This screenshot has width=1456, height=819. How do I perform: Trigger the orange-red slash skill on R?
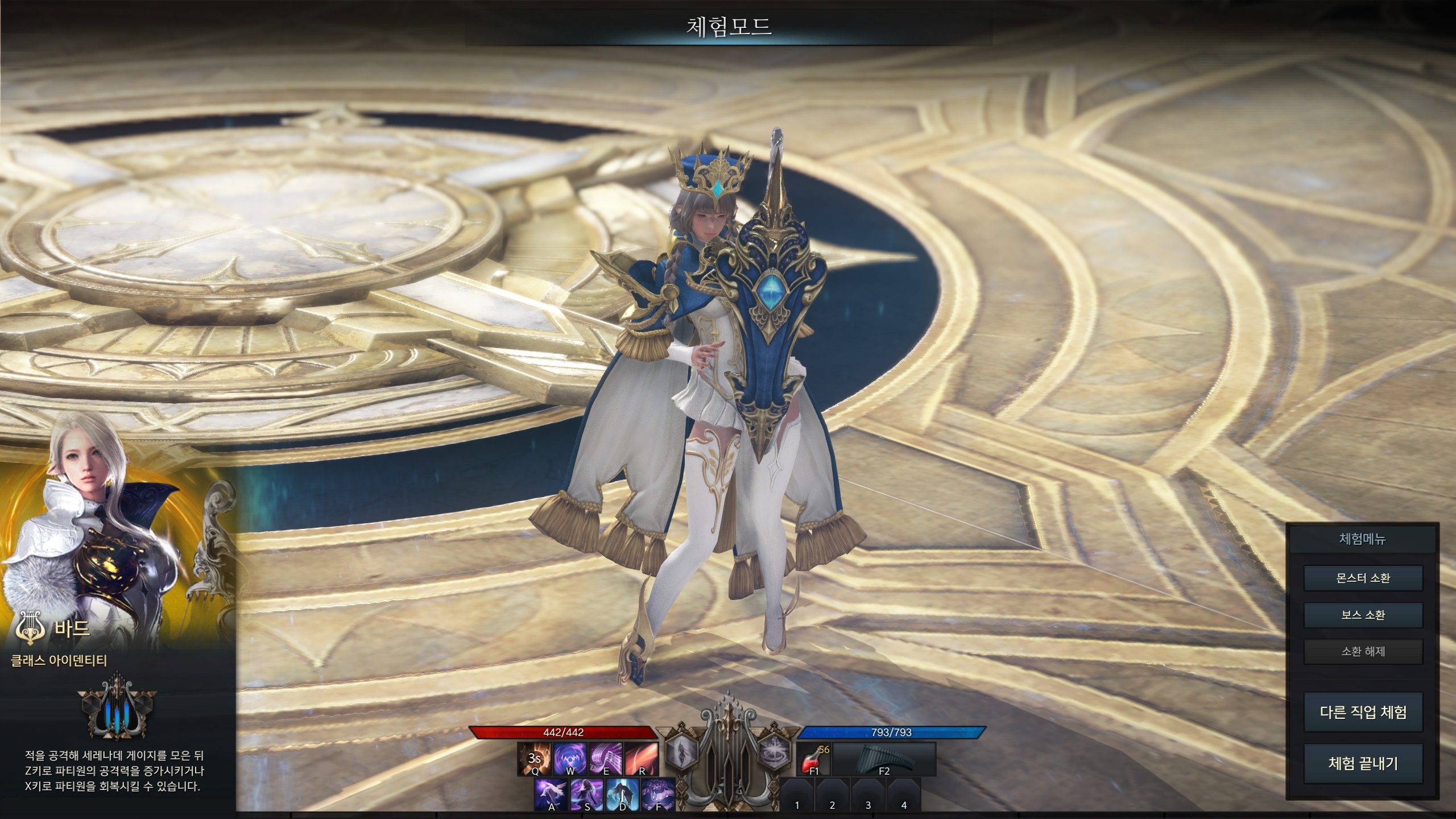coord(642,759)
